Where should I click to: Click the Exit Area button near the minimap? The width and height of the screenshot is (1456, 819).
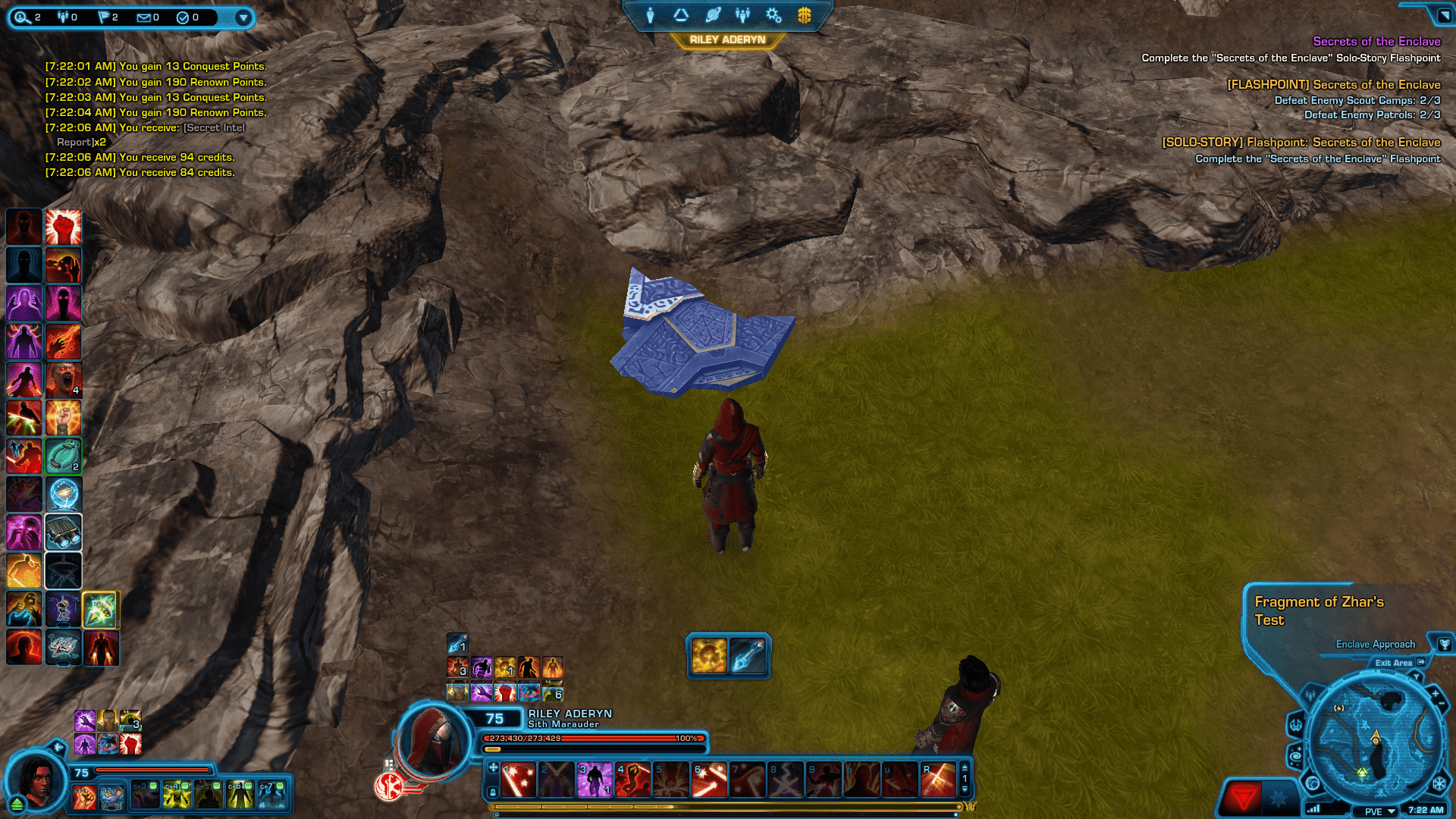coord(1394,662)
